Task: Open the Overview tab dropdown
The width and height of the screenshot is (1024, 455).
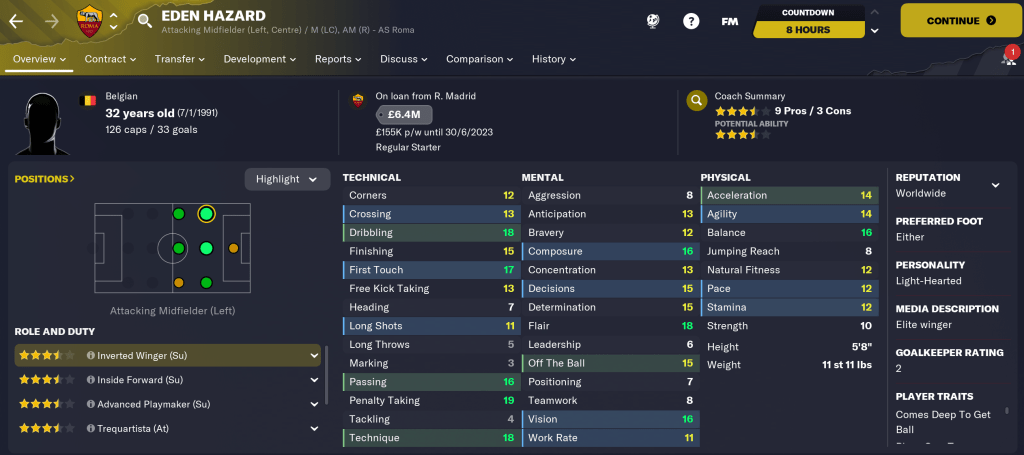Action: [x=40, y=59]
